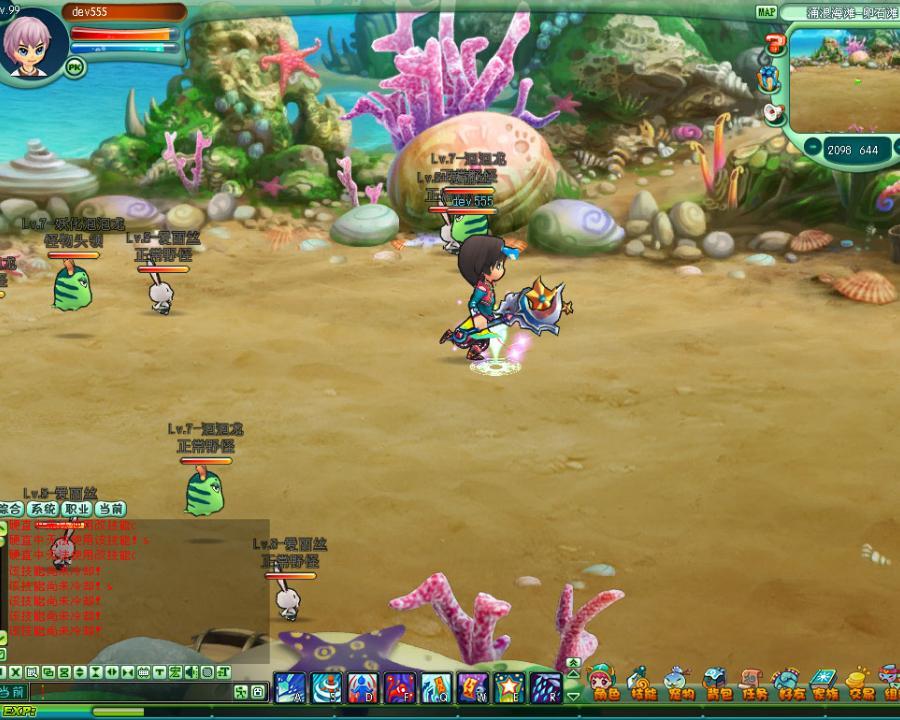
Task: Open the 任务 quest scroll menu
Action: click(753, 685)
